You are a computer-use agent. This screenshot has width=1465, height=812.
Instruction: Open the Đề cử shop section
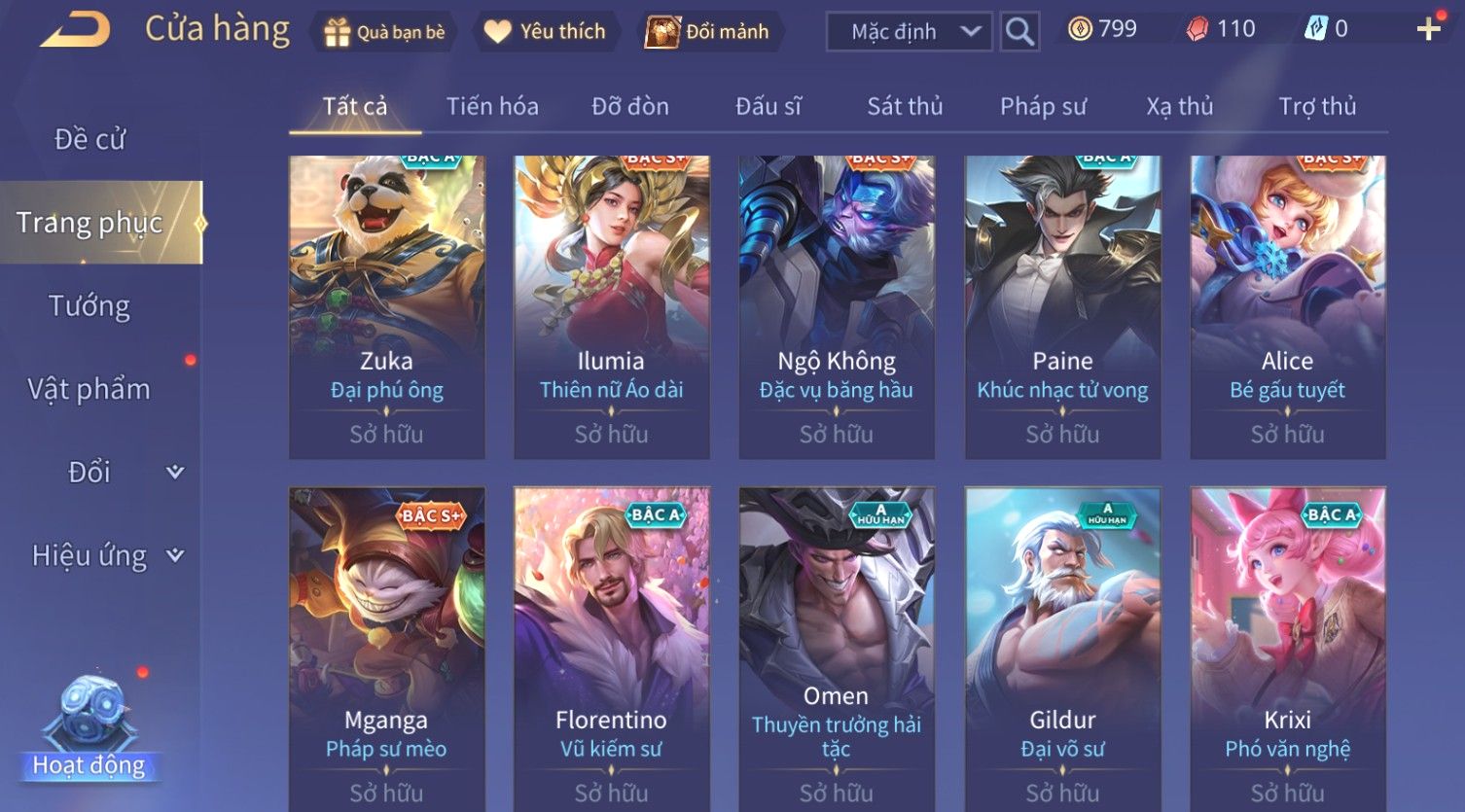point(89,139)
